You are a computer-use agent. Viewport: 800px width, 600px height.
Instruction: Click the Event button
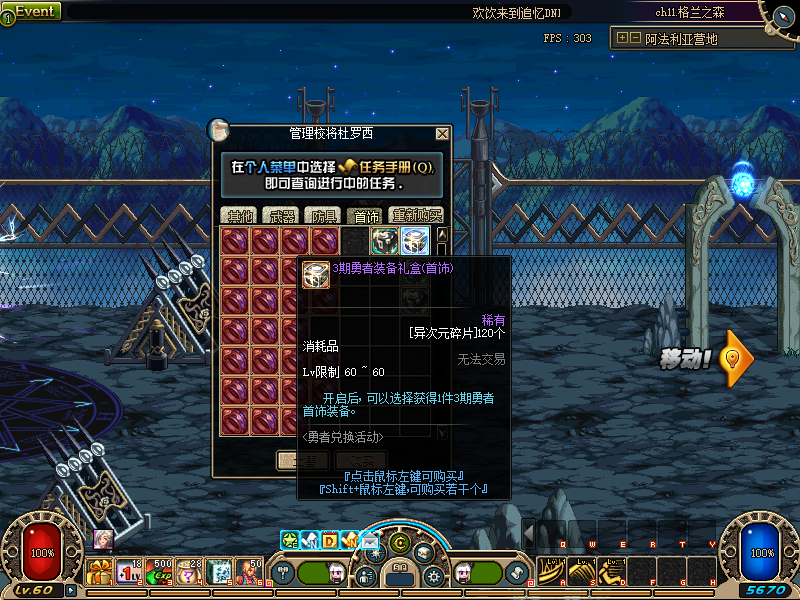click(x=32, y=12)
